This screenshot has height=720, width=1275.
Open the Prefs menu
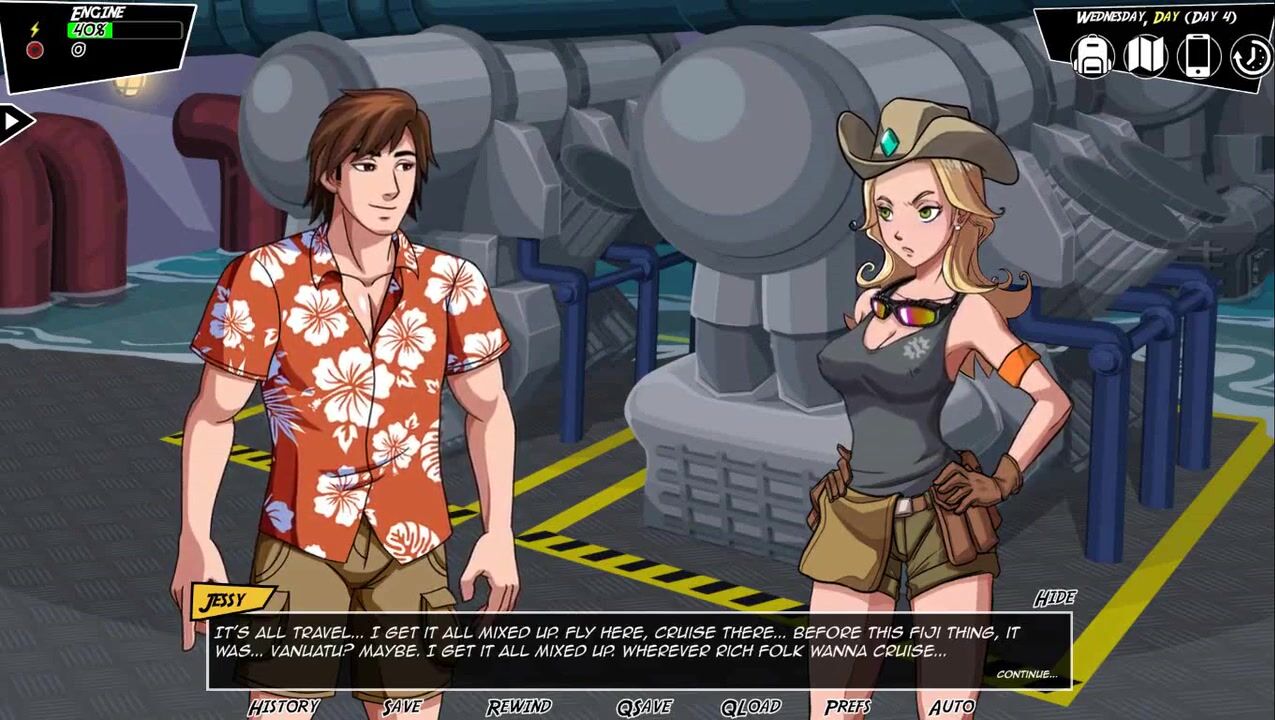click(x=848, y=707)
